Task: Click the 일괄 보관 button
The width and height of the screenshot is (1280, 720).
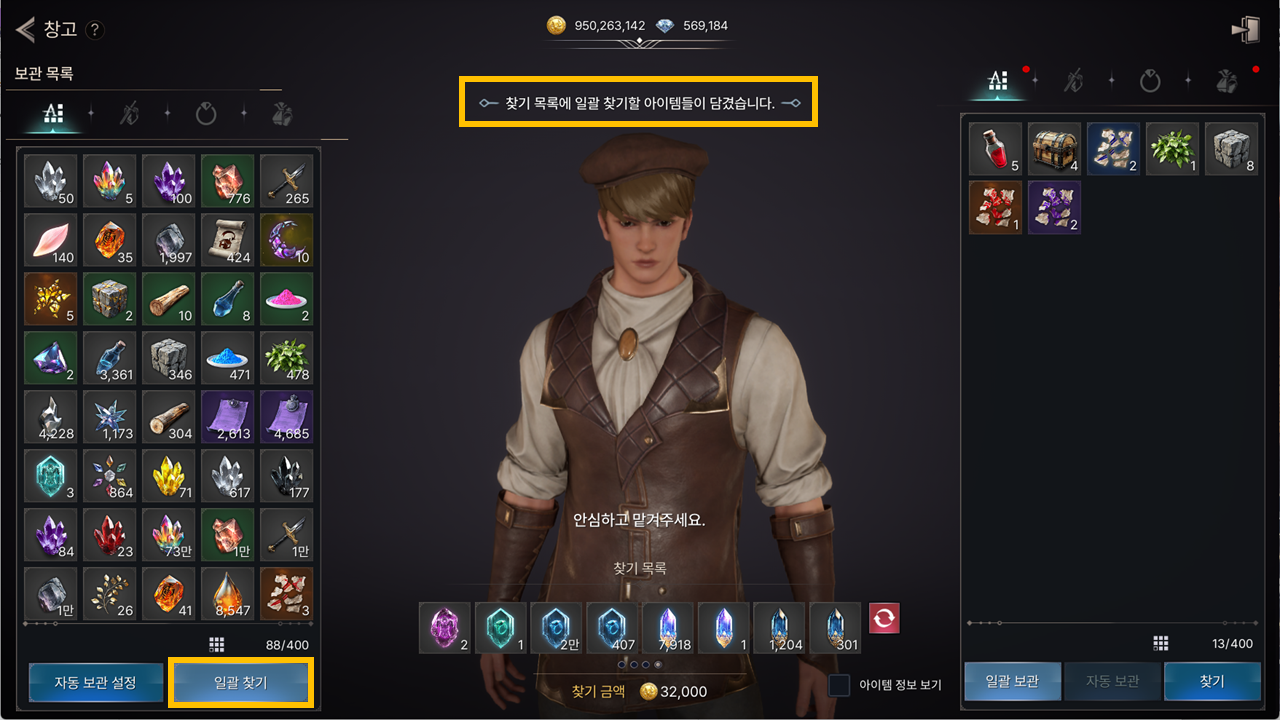Action: (x=1011, y=681)
